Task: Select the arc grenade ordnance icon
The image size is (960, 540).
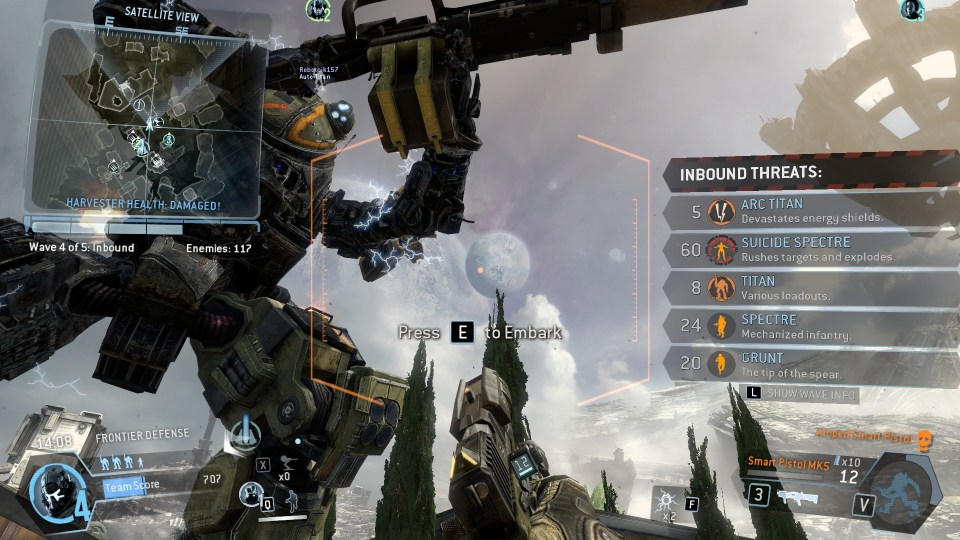Action: click(667, 499)
